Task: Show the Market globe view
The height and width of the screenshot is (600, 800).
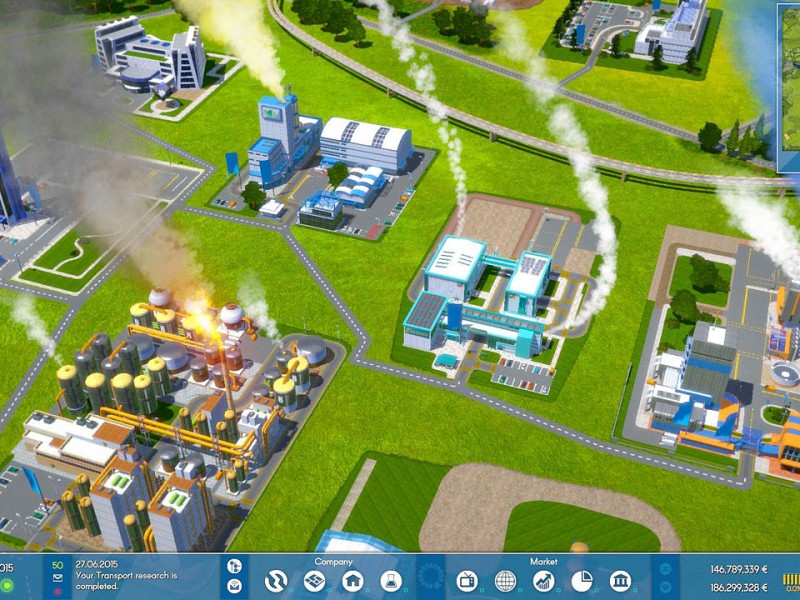Action: (506, 581)
